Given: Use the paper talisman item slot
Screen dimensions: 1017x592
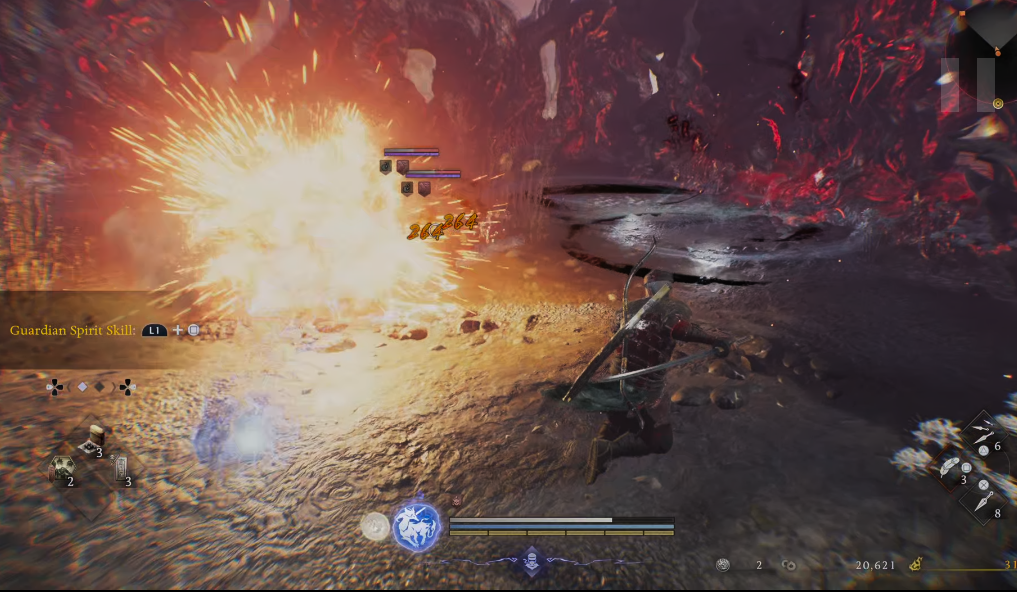Looking at the screenshot, I should [x=121, y=468].
